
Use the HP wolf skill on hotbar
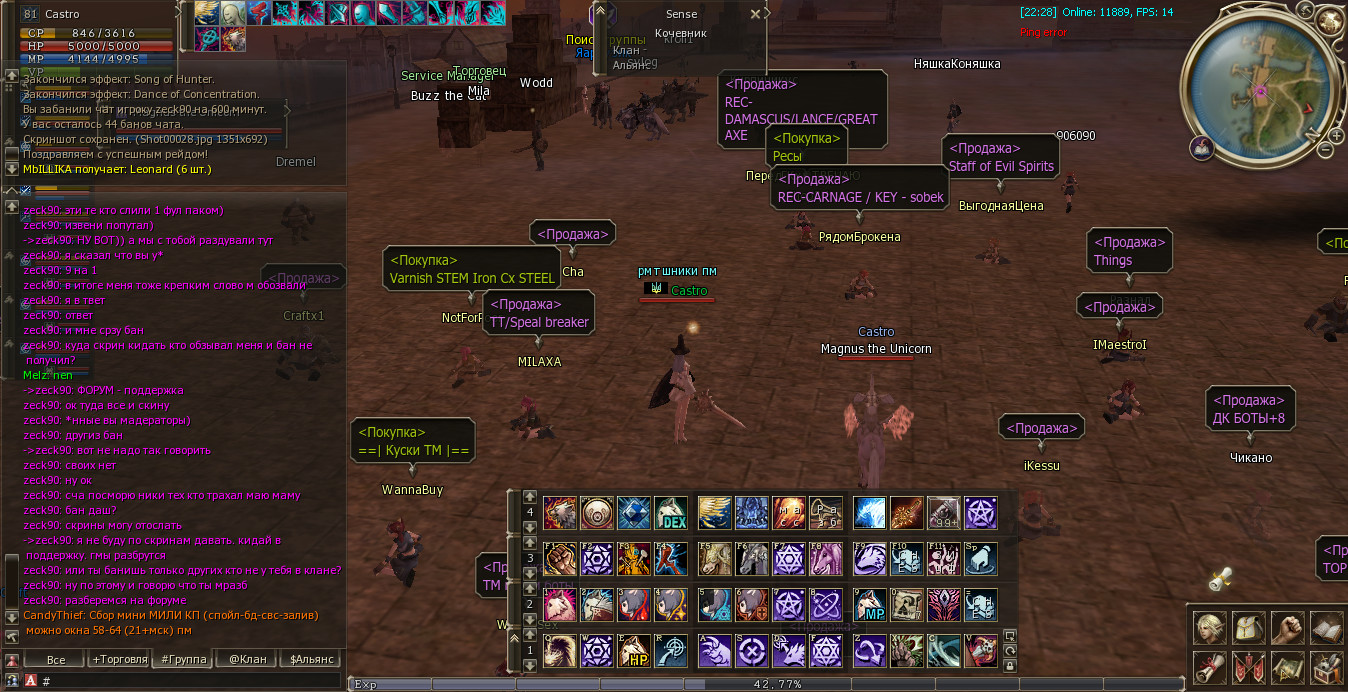[634, 651]
